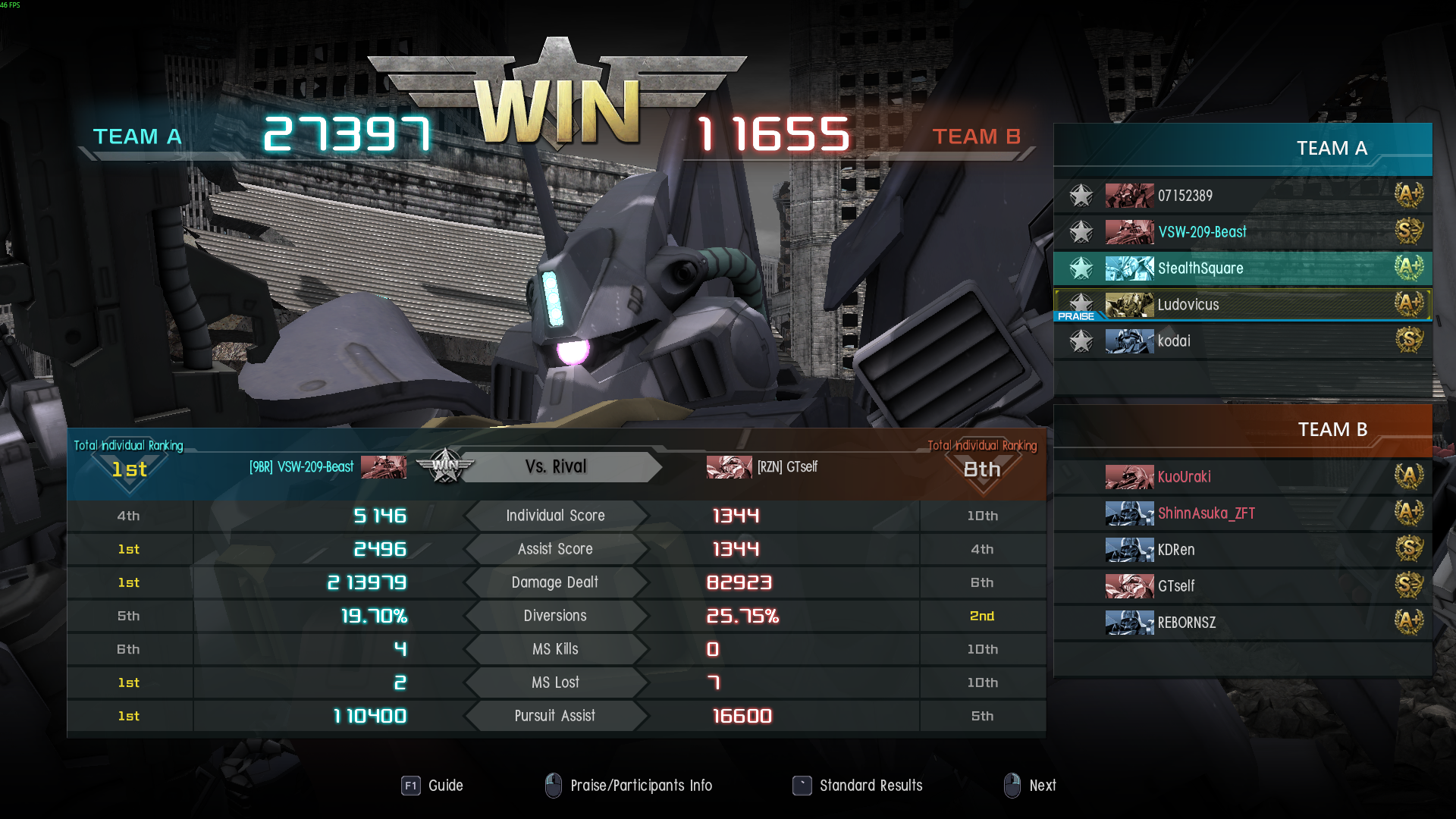Select KDRen from Team B
The width and height of the screenshot is (1456, 819).
1244,550
